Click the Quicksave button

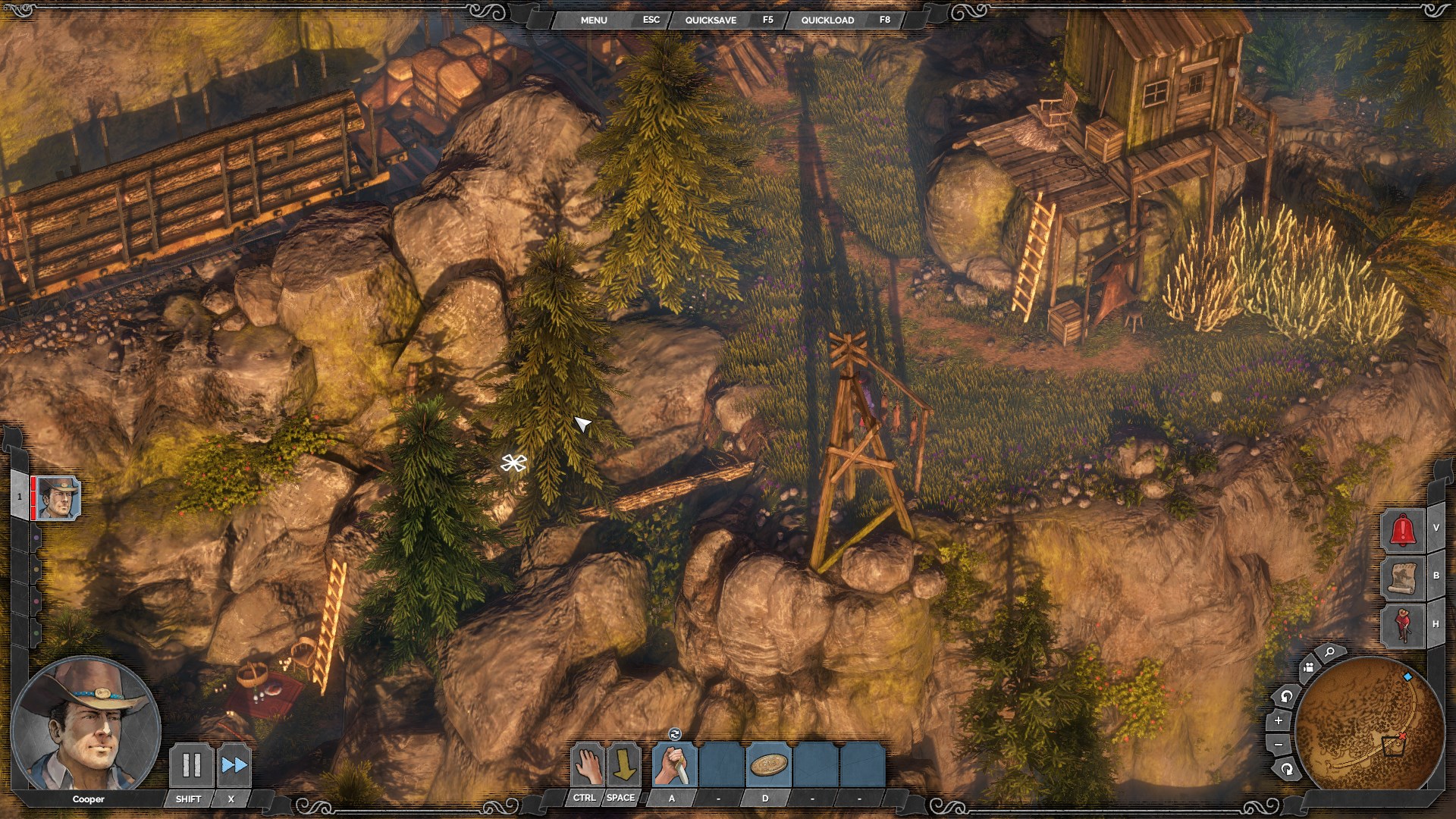coord(711,20)
